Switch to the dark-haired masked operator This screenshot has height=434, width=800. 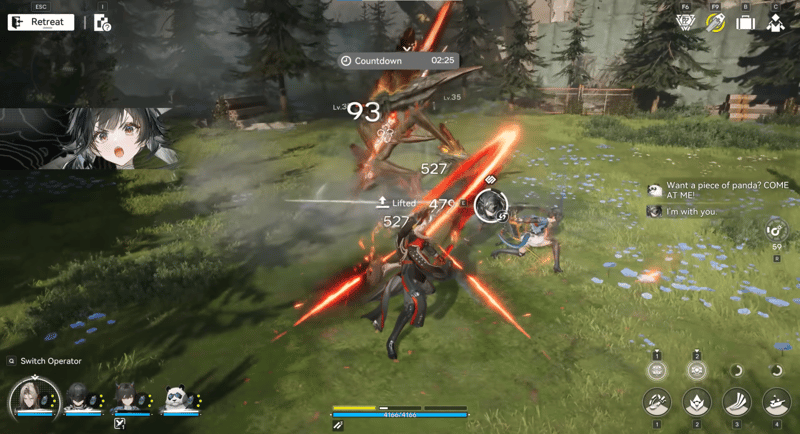click(77, 397)
